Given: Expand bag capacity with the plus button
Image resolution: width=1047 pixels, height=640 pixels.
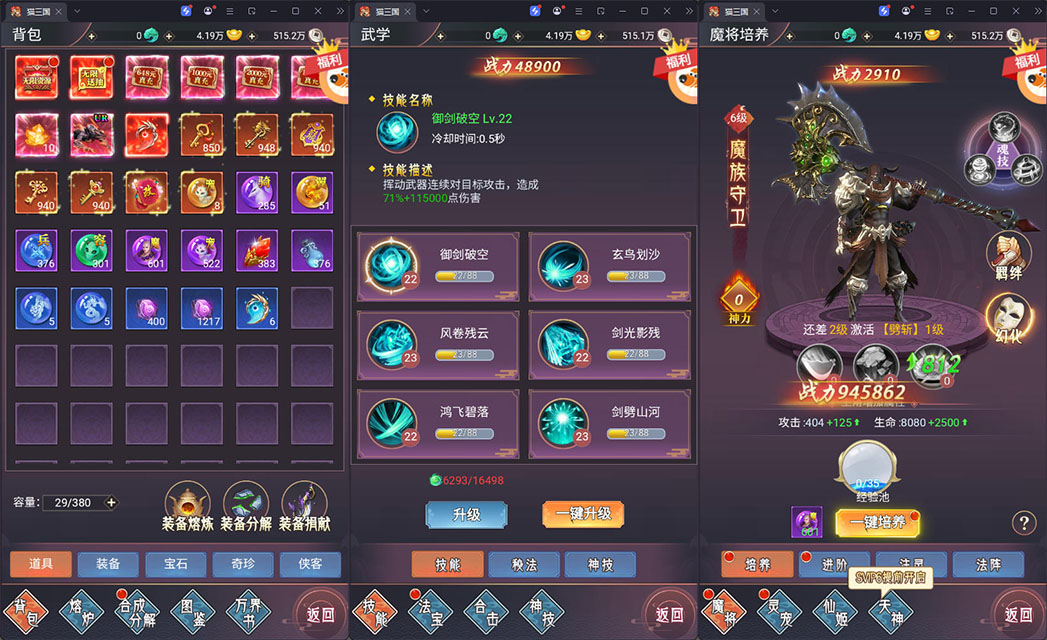Looking at the screenshot, I should point(111,502).
